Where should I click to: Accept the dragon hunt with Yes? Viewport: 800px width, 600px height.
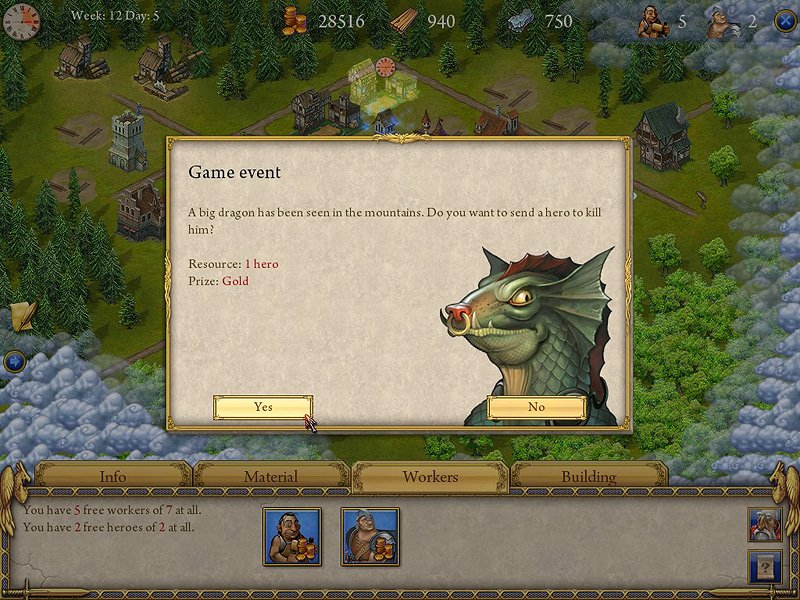click(263, 407)
